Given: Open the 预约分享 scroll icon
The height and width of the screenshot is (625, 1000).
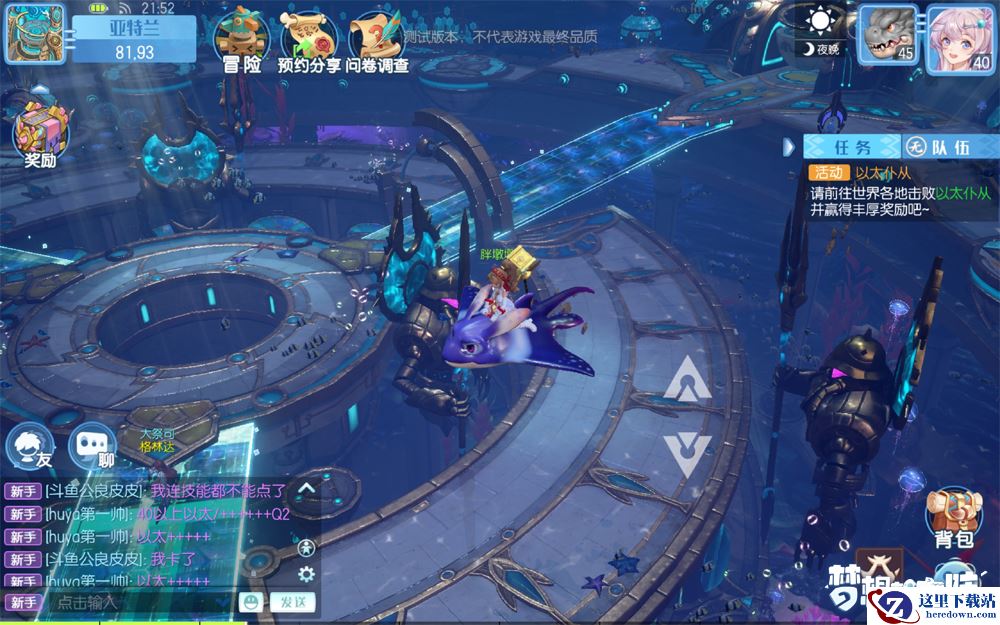Looking at the screenshot, I should coord(307,40).
